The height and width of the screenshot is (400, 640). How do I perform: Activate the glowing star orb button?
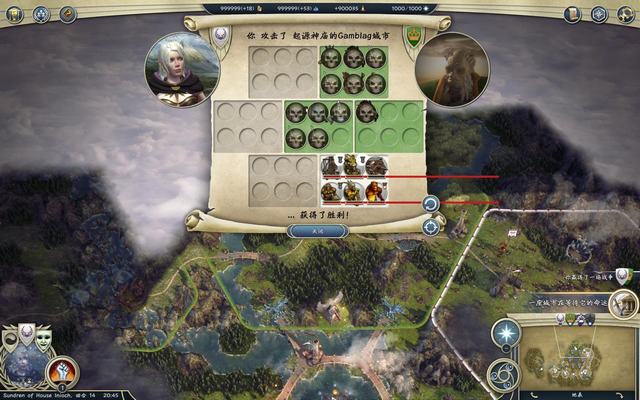coord(506,333)
